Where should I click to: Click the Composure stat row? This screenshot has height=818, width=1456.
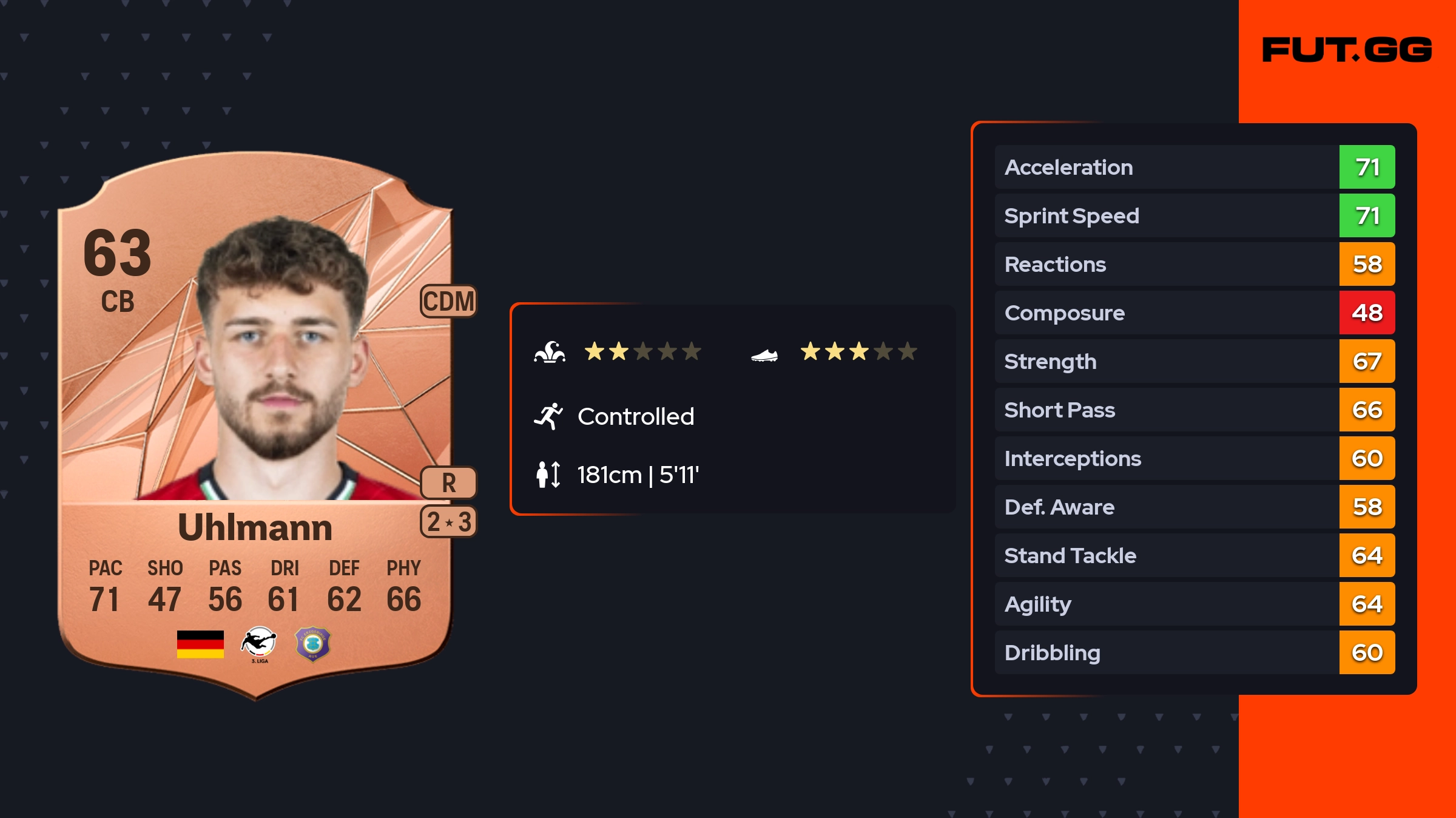(x=1194, y=313)
